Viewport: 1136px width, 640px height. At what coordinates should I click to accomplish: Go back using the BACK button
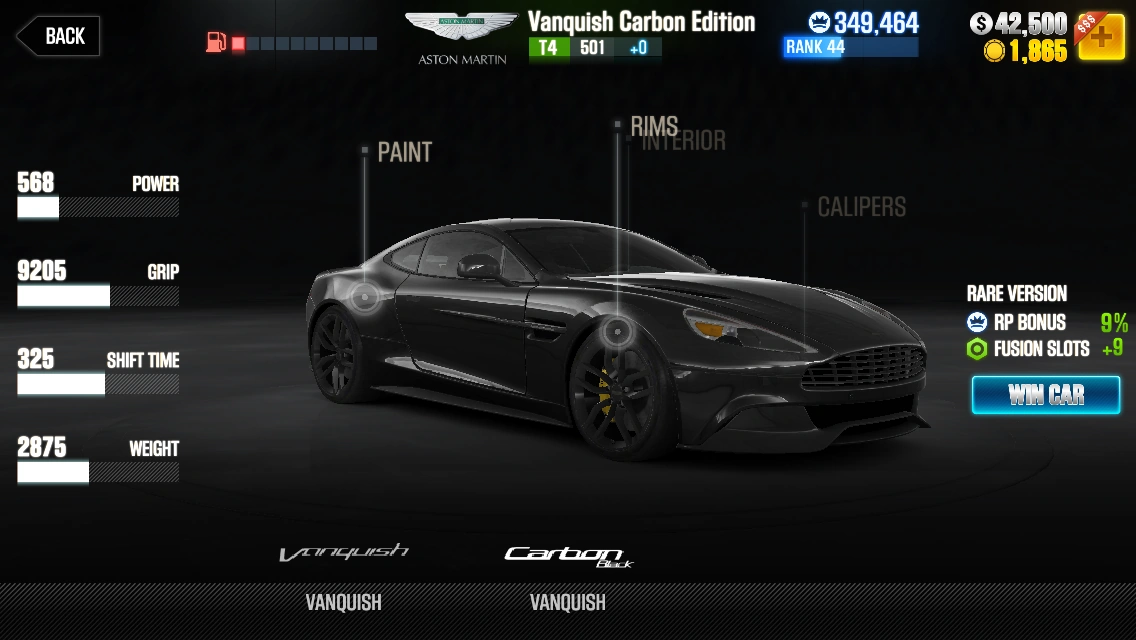tap(57, 36)
